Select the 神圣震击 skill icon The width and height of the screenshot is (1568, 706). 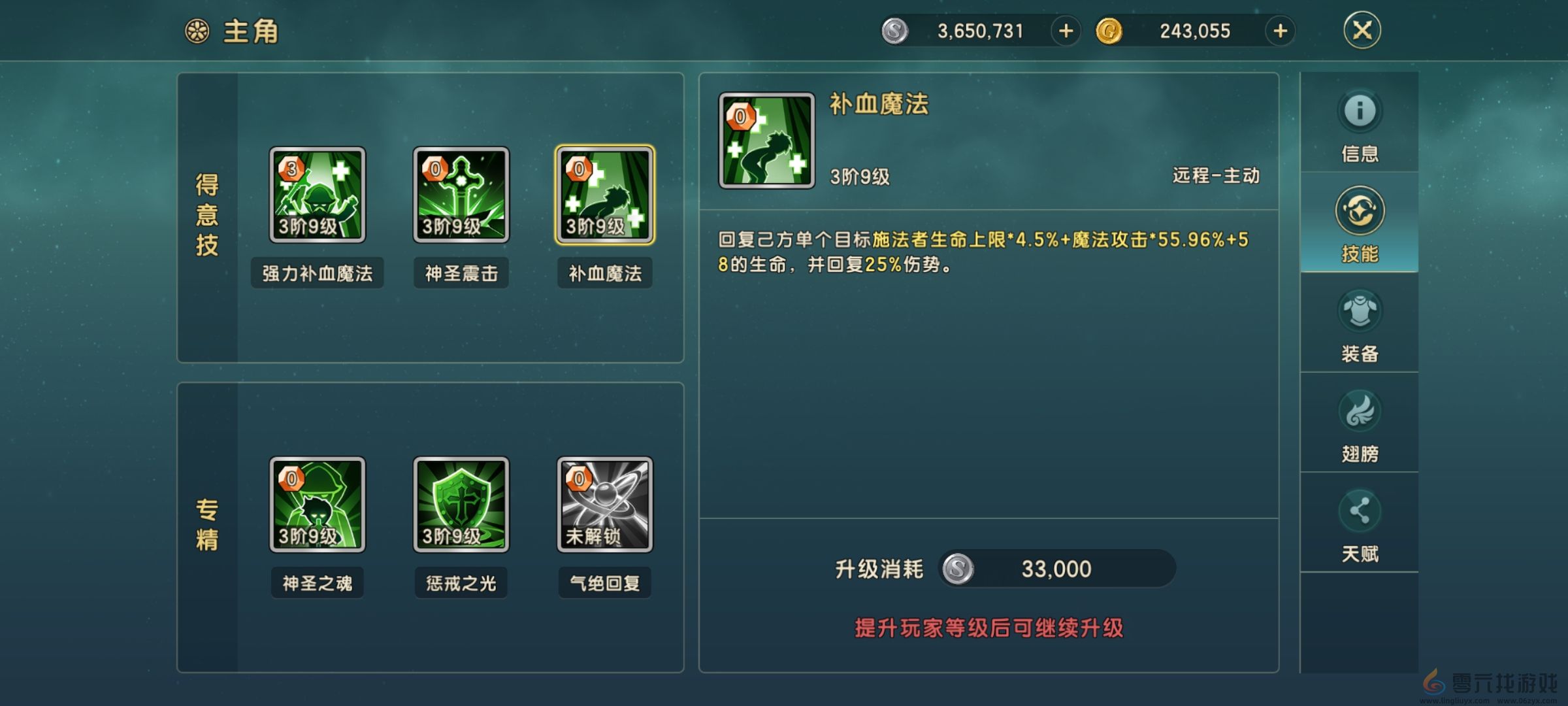coord(461,194)
